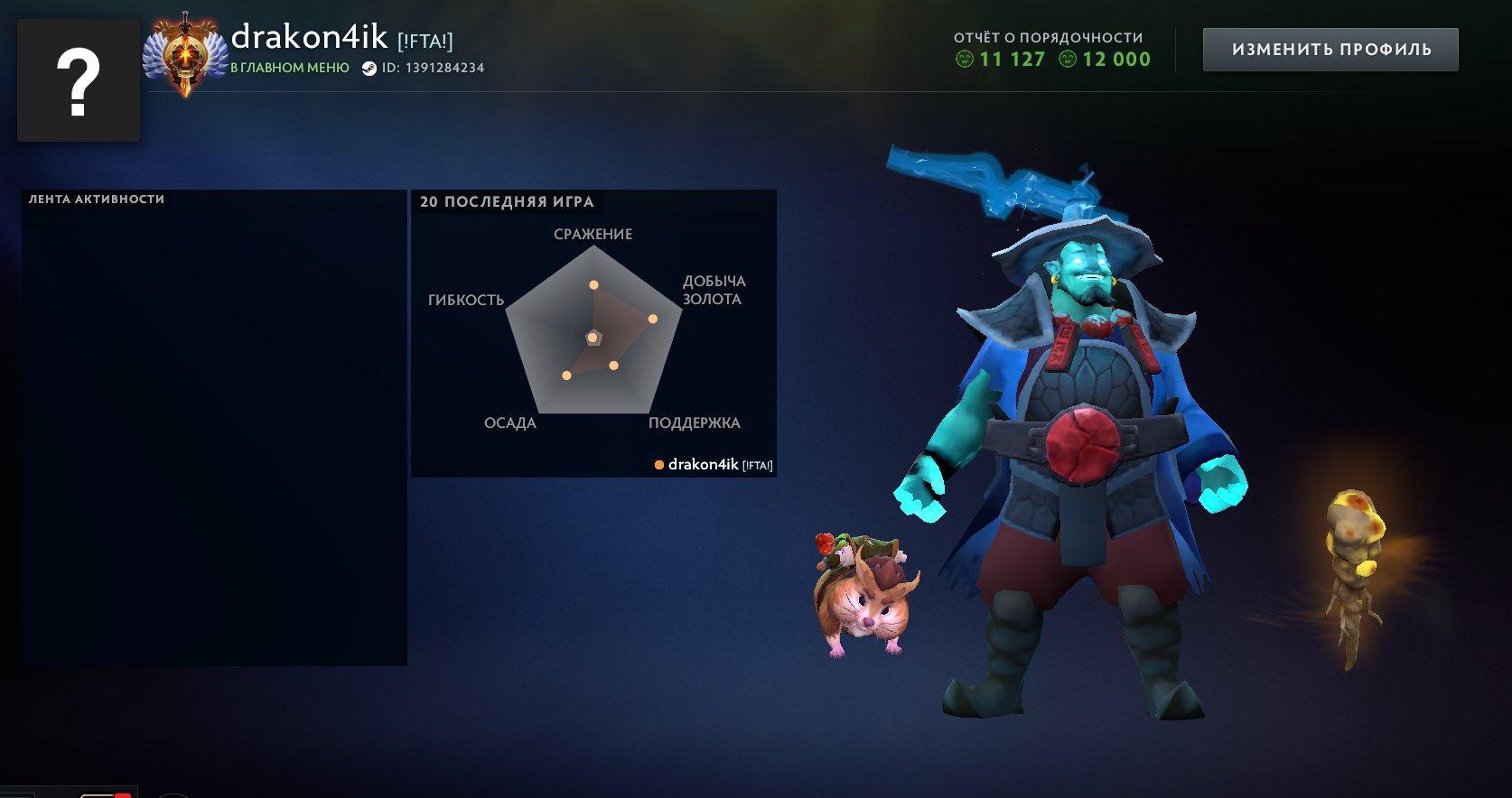This screenshot has height=798, width=1512.
Task: Click the Изменить профиль button
Action: point(1330,50)
